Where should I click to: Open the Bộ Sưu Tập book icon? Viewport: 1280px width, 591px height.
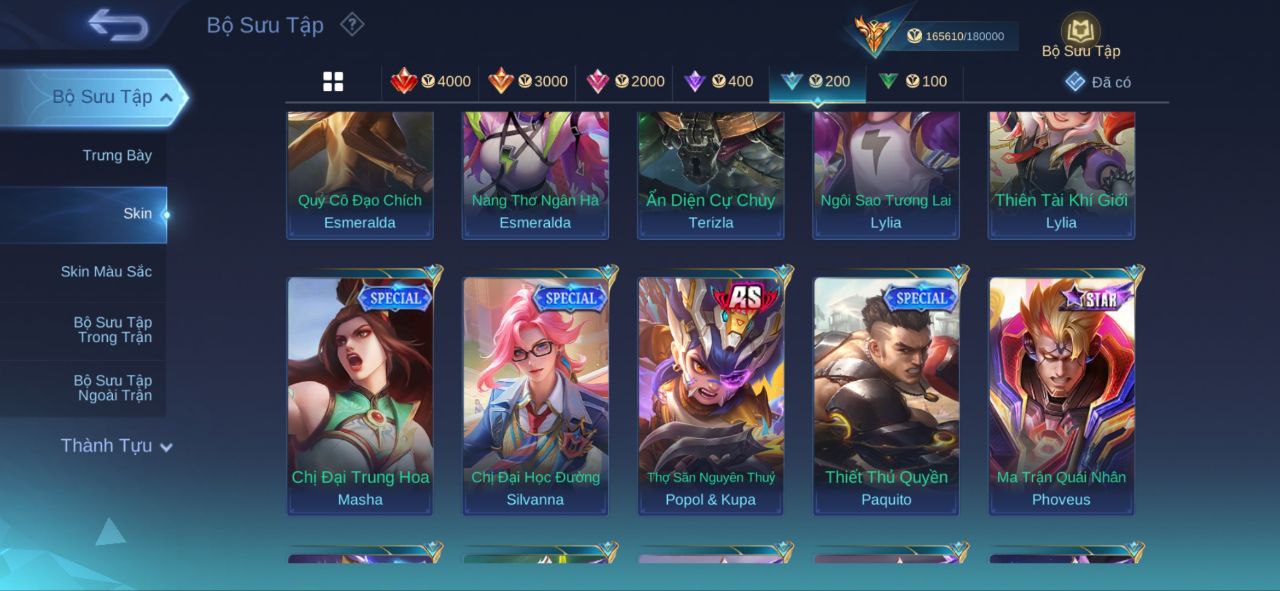(x=1080, y=32)
